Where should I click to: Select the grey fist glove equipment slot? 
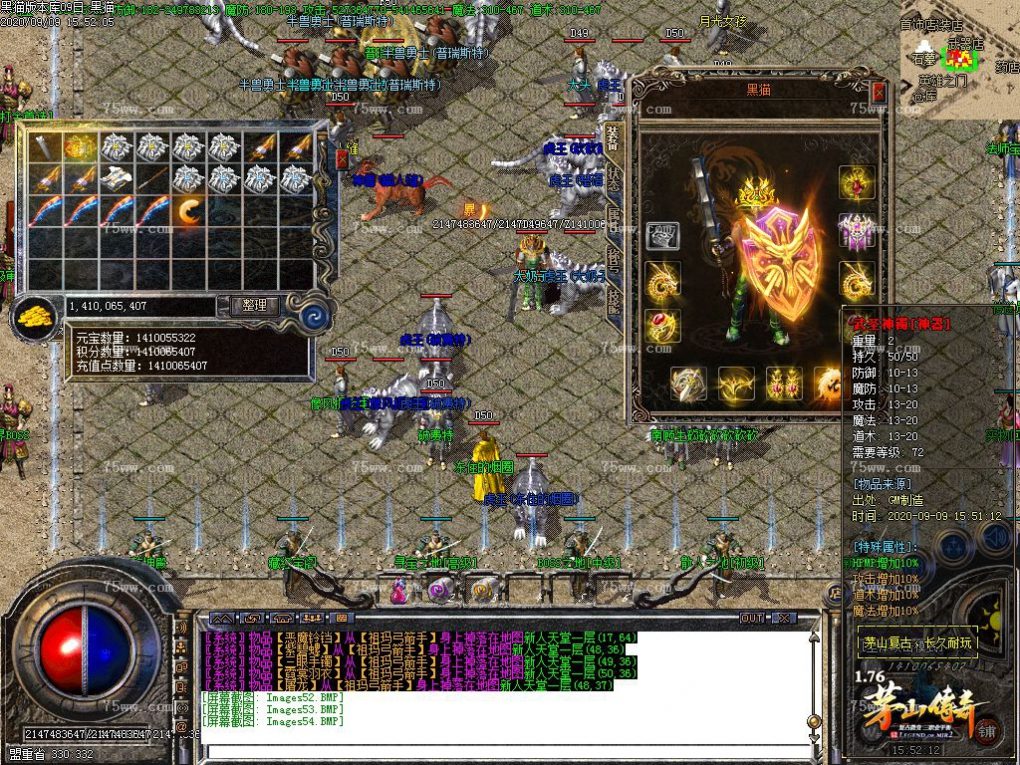tap(661, 236)
